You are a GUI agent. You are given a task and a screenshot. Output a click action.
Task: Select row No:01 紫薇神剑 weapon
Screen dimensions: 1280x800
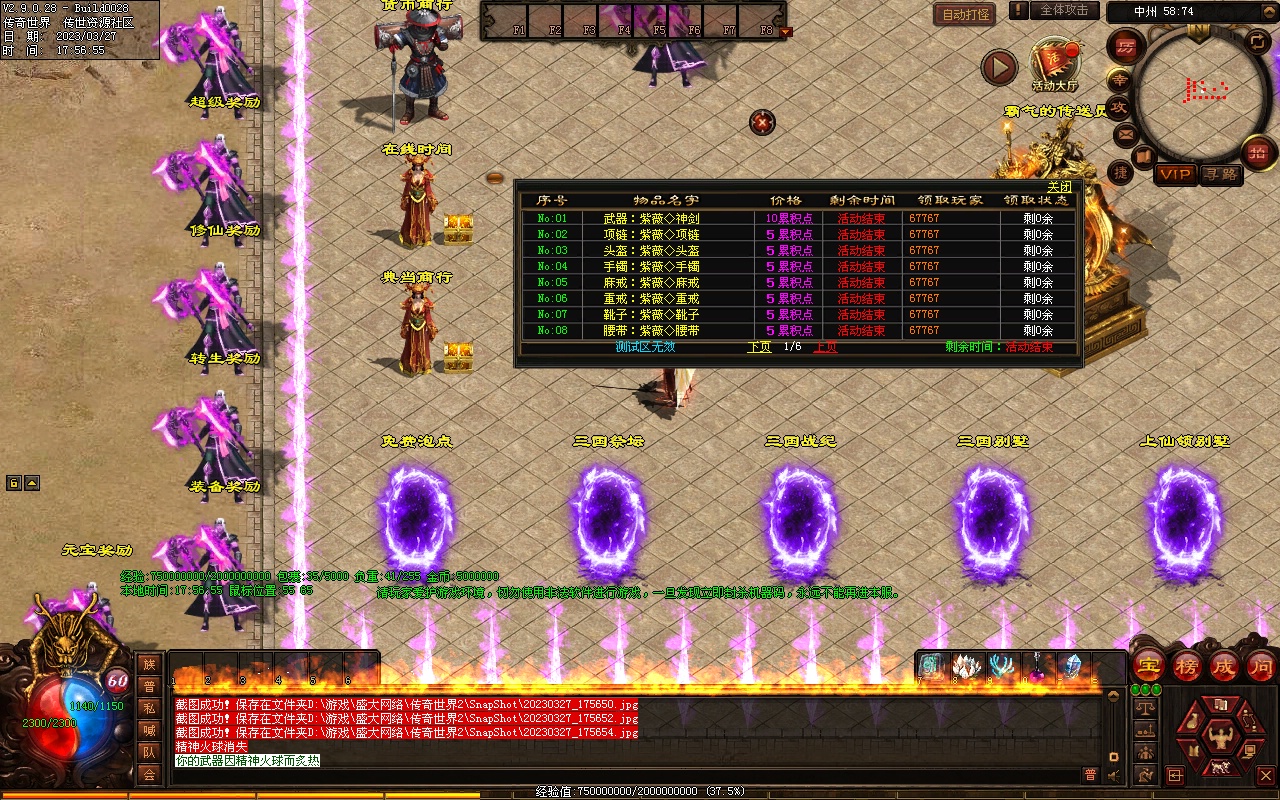tap(651, 218)
